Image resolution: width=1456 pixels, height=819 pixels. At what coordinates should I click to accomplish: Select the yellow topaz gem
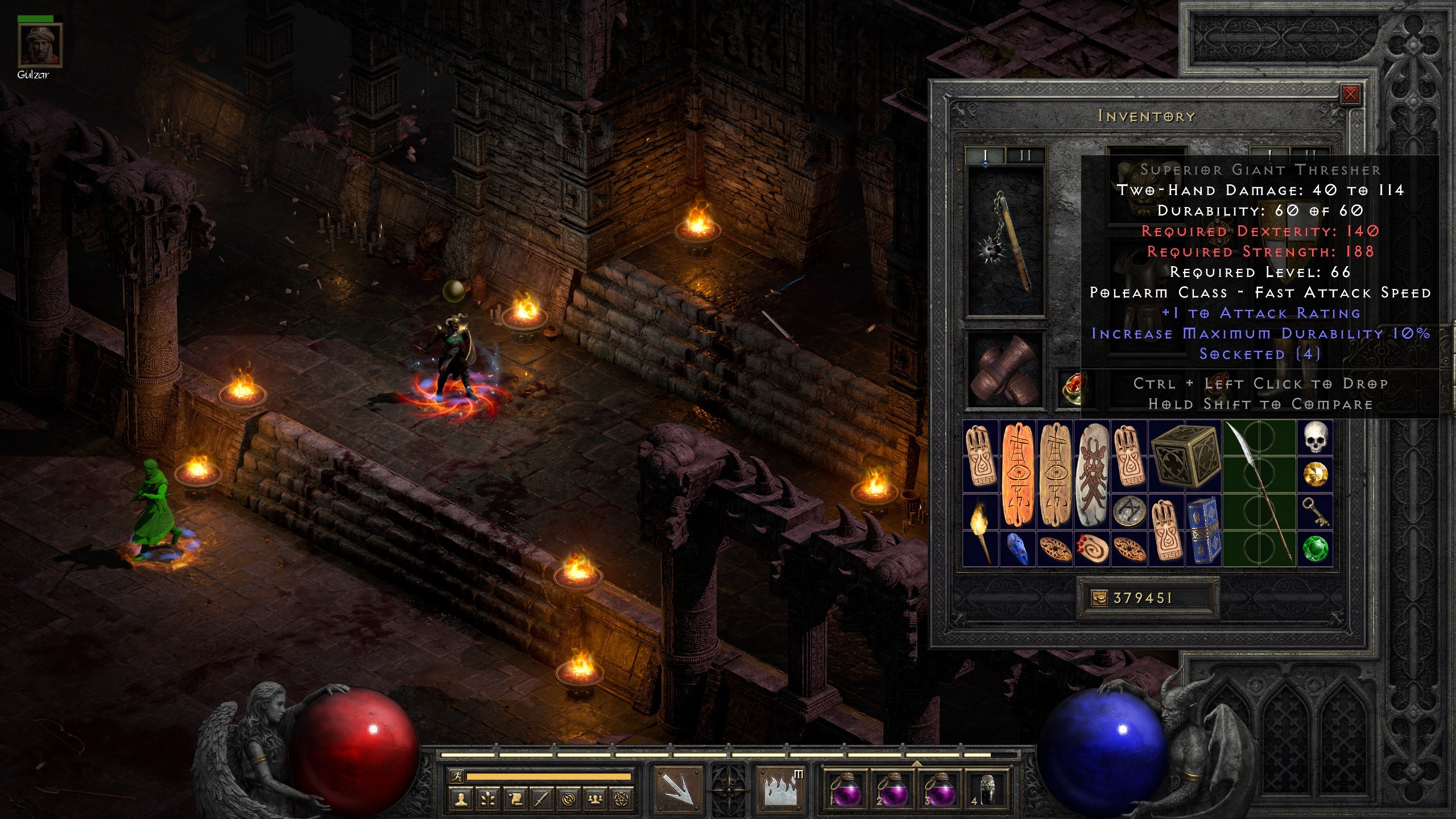pos(1315,474)
